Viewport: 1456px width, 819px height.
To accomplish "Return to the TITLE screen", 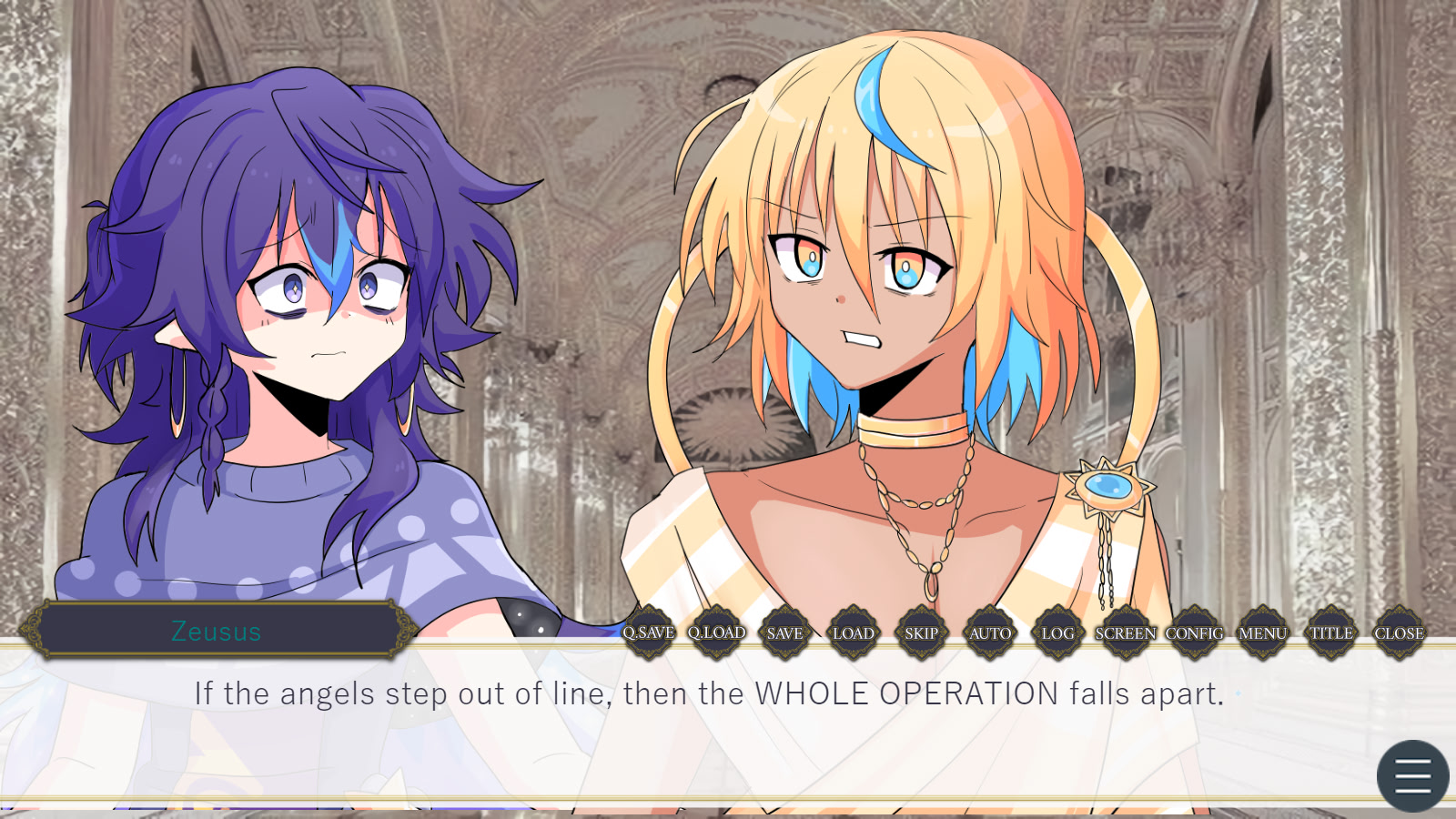I will 1331,632.
